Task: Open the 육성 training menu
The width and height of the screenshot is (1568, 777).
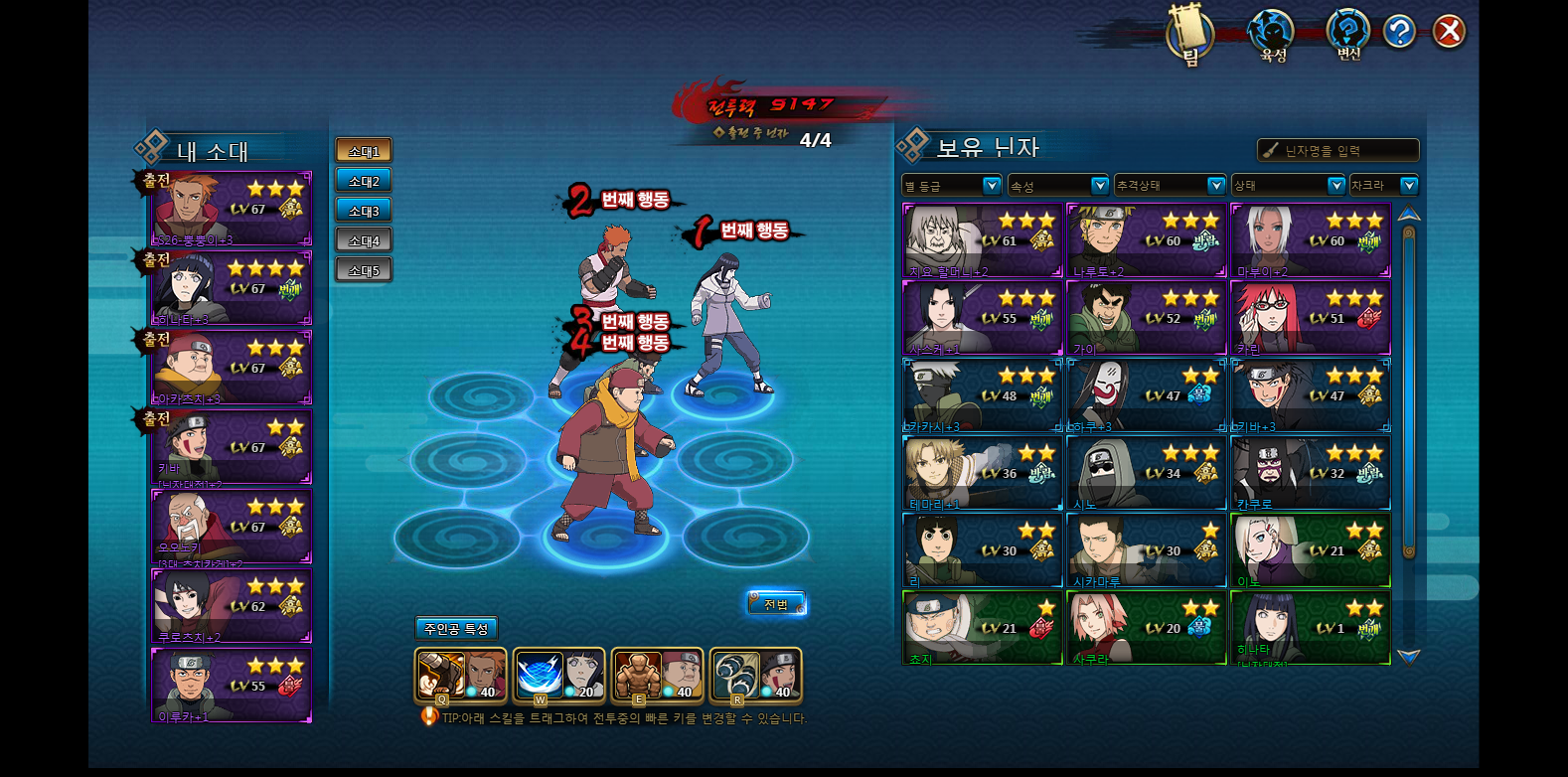Action: (1271, 35)
